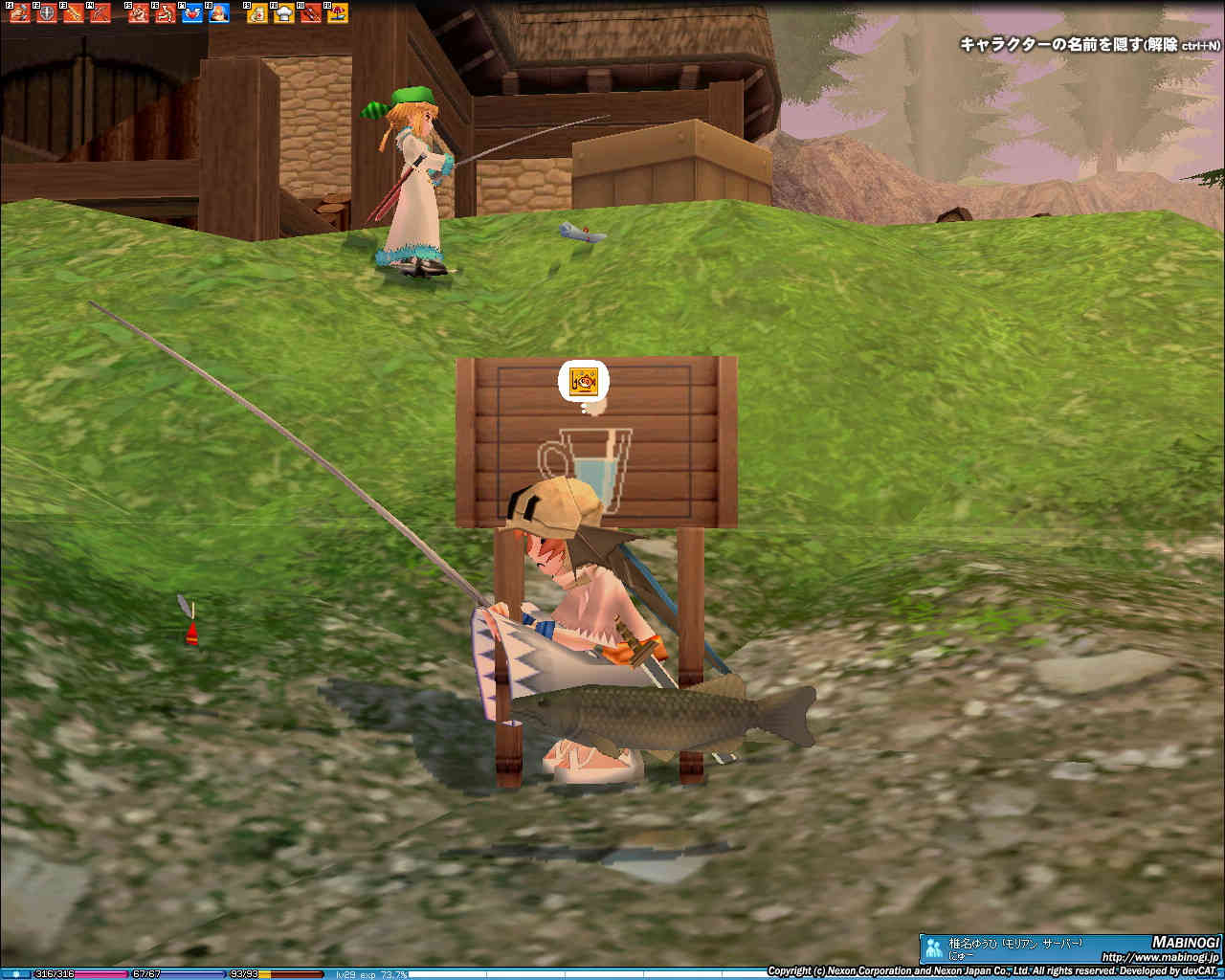The height and width of the screenshot is (980, 1225).
Task: Trigger the F5 combat skill icon
Action: pyautogui.click(x=139, y=13)
